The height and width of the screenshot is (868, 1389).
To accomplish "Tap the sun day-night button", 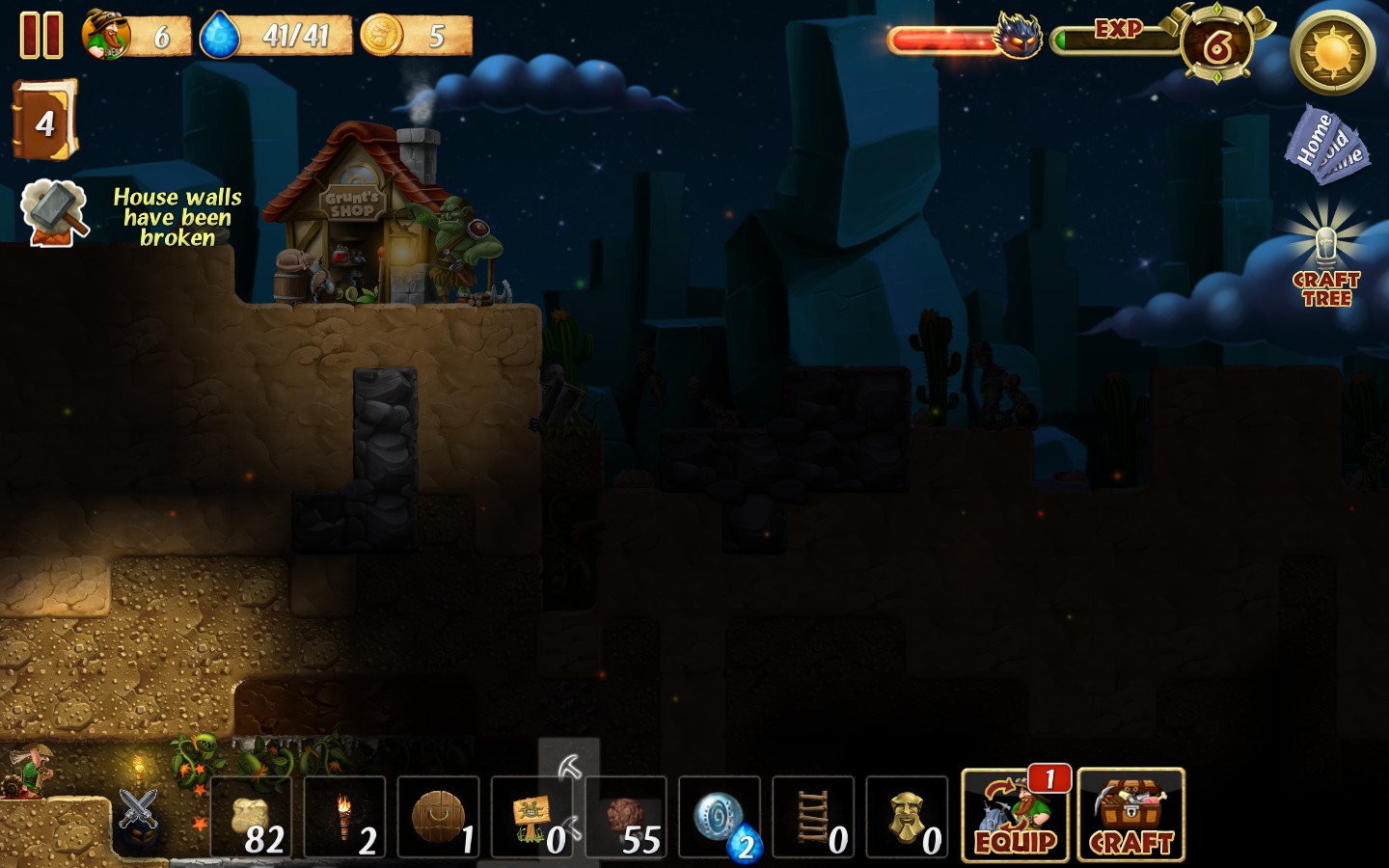I will pos(1333,52).
